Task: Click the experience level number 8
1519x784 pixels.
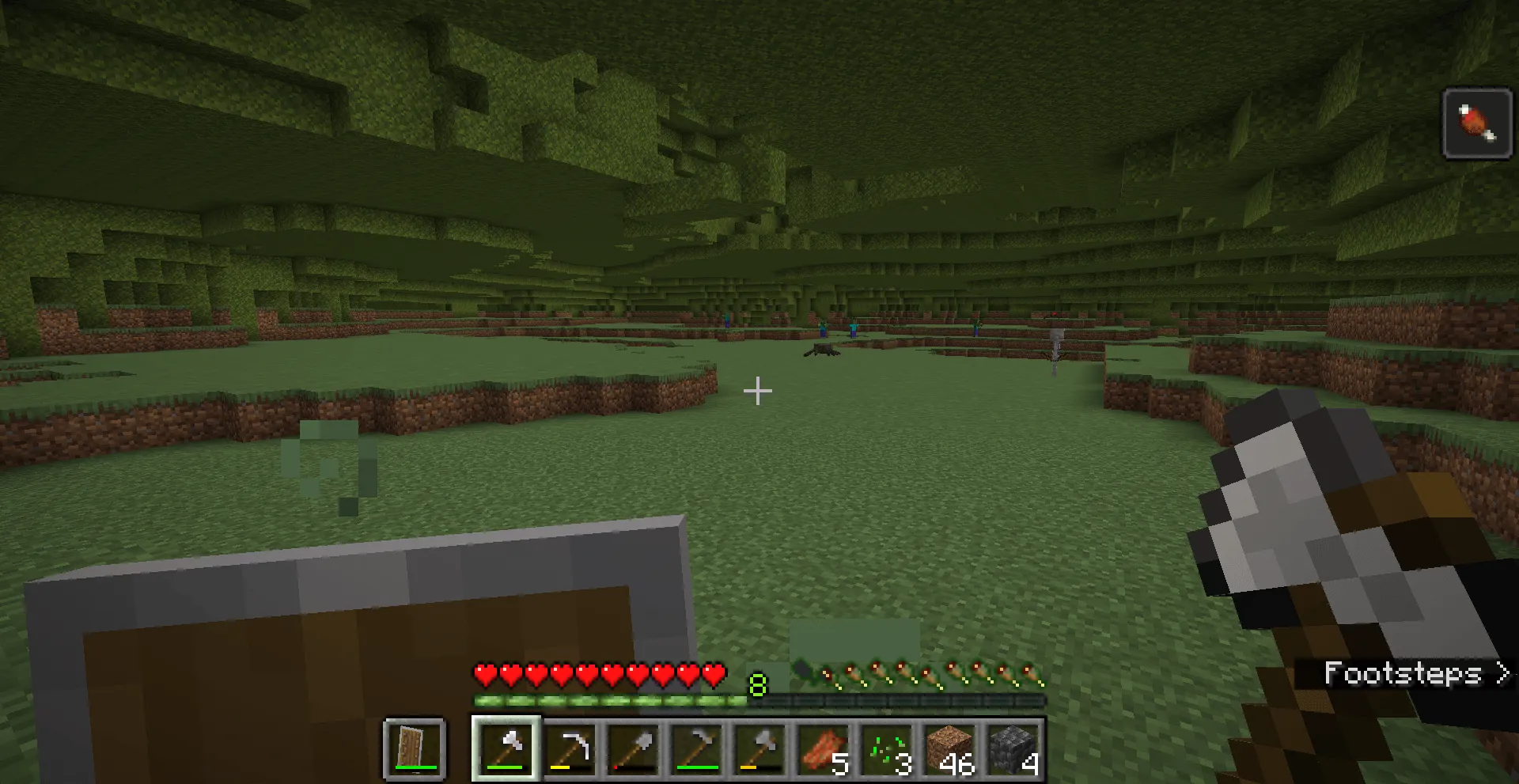Action: [x=757, y=685]
